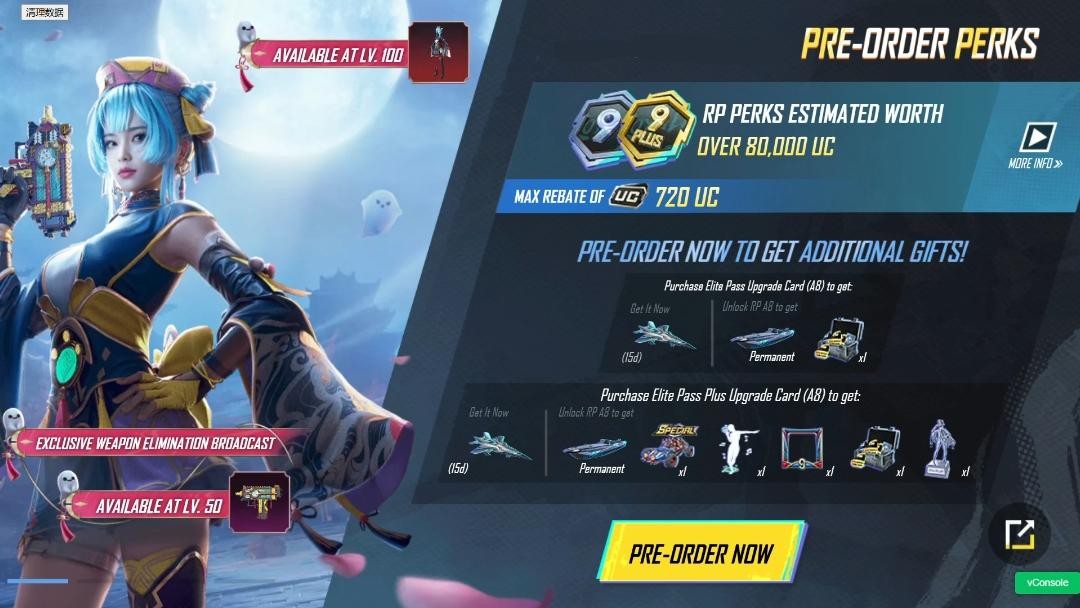
Task: Inspect the dancing emote reward
Action: [x=738, y=447]
